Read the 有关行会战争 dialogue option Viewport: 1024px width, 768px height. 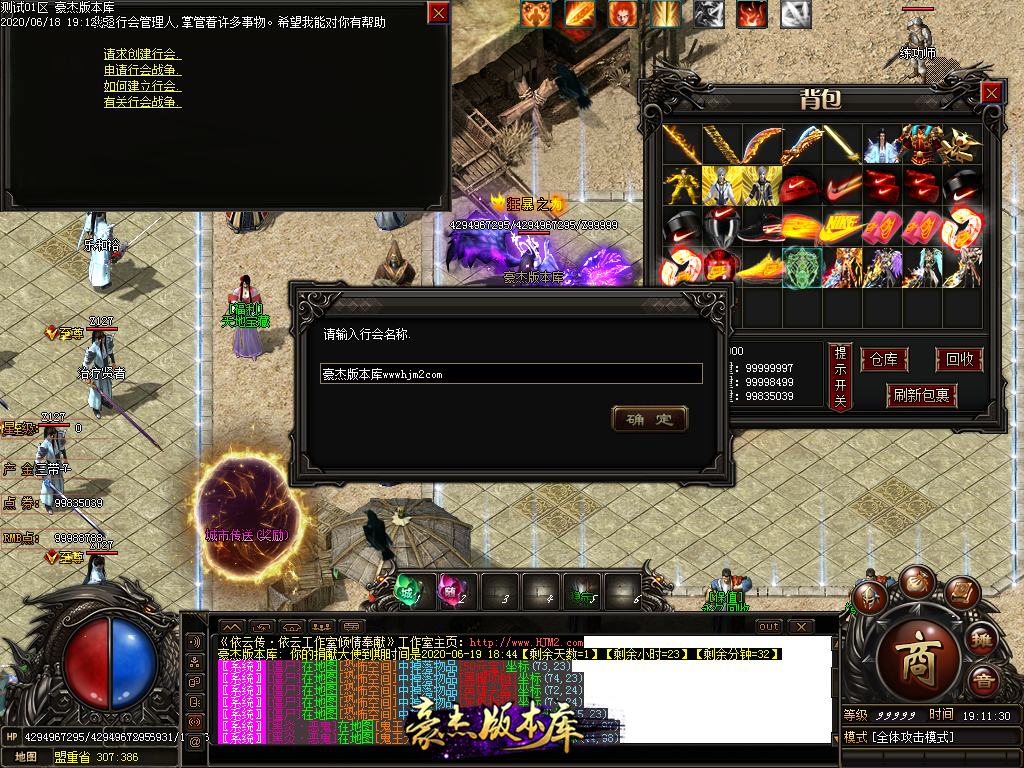tap(142, 102)
